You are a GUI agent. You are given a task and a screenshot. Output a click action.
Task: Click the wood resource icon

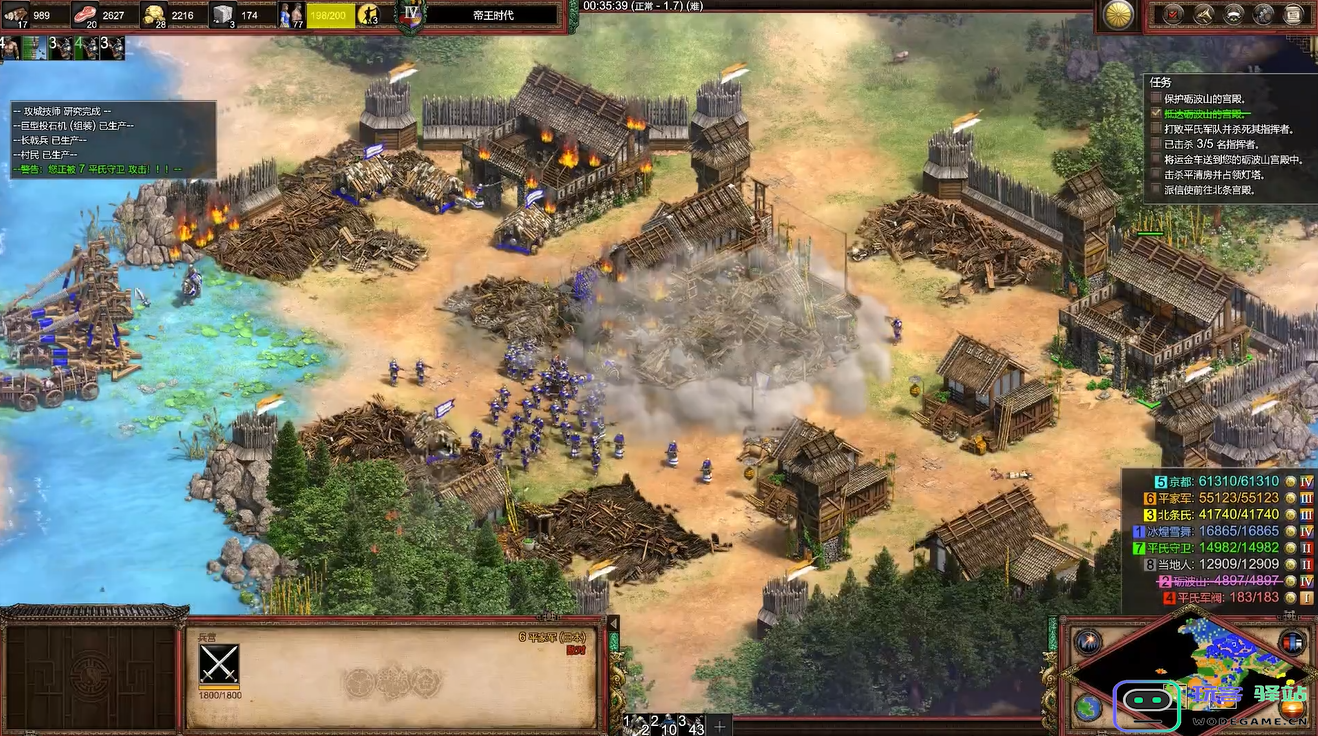(x=16, y=14)
